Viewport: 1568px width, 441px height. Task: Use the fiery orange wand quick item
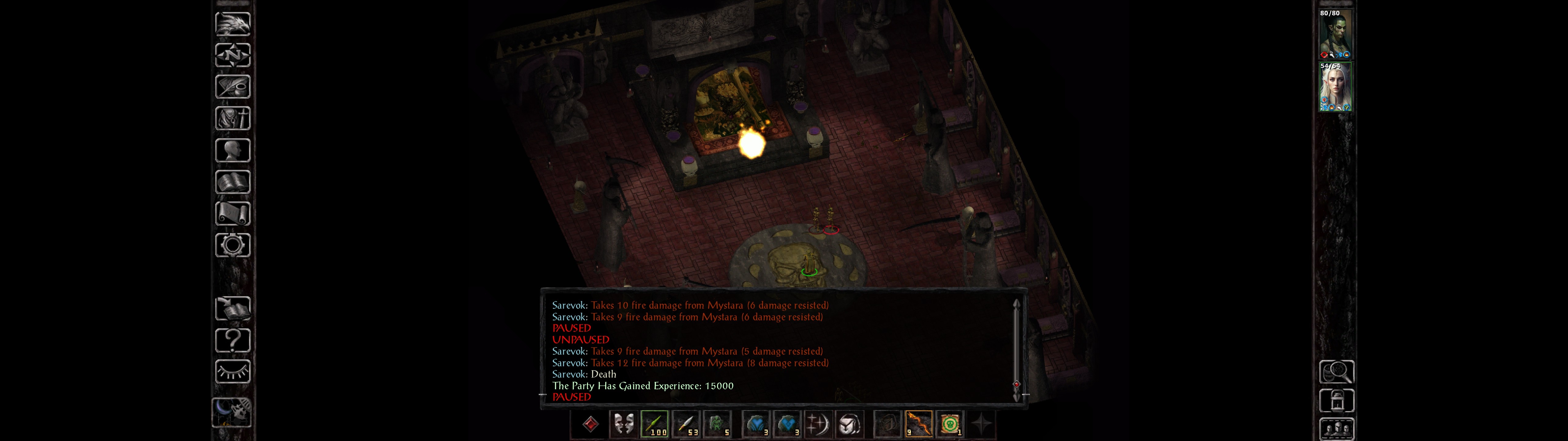(x=918, y=424)
